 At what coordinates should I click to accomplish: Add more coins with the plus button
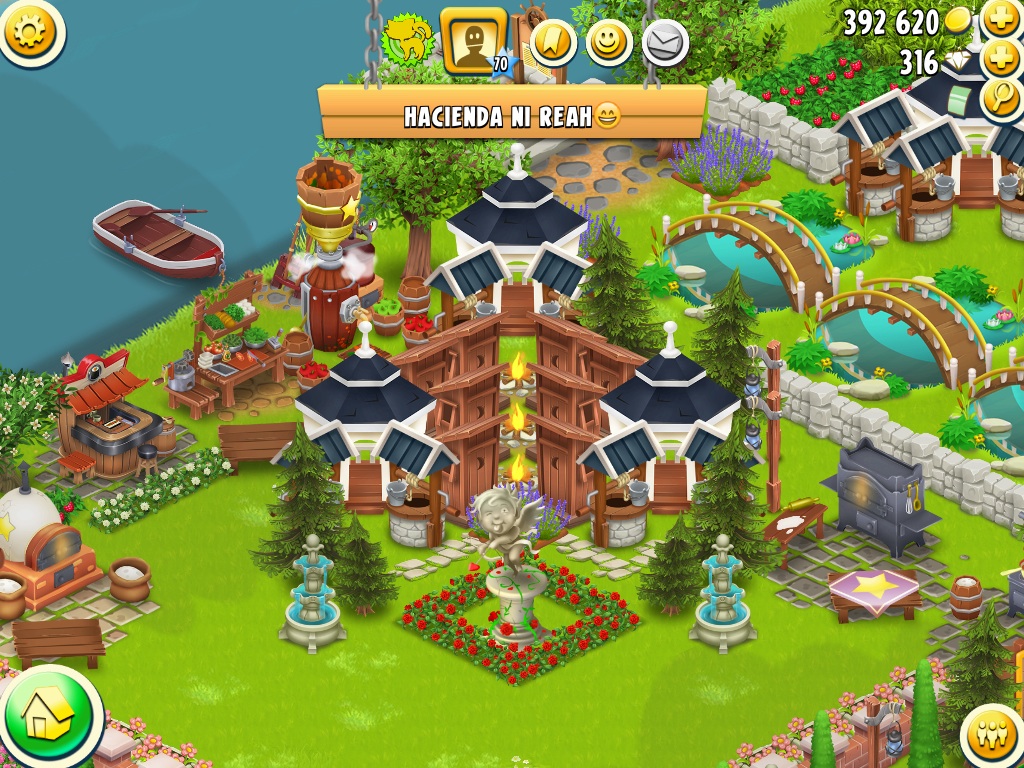coord(1001,18)
